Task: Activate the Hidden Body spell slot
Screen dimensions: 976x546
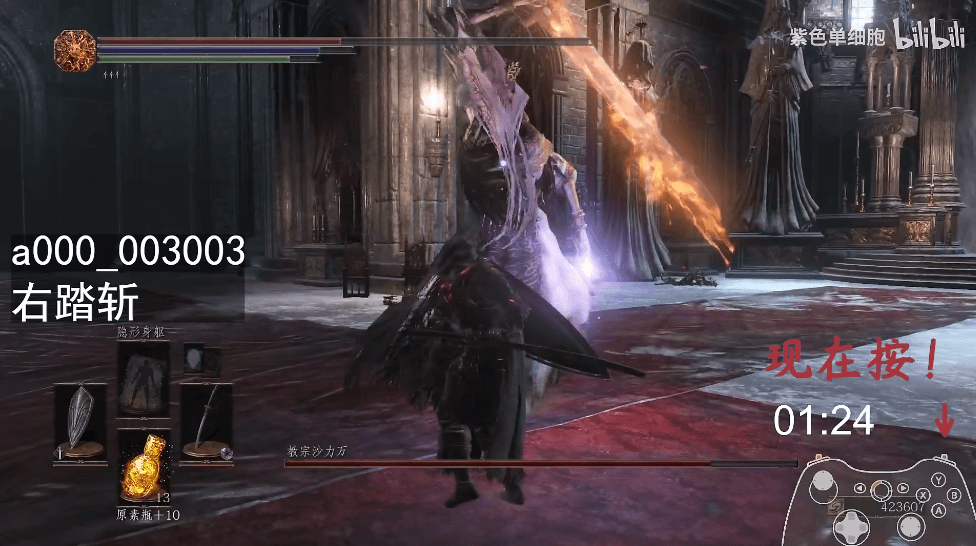Action: (143, 378)
